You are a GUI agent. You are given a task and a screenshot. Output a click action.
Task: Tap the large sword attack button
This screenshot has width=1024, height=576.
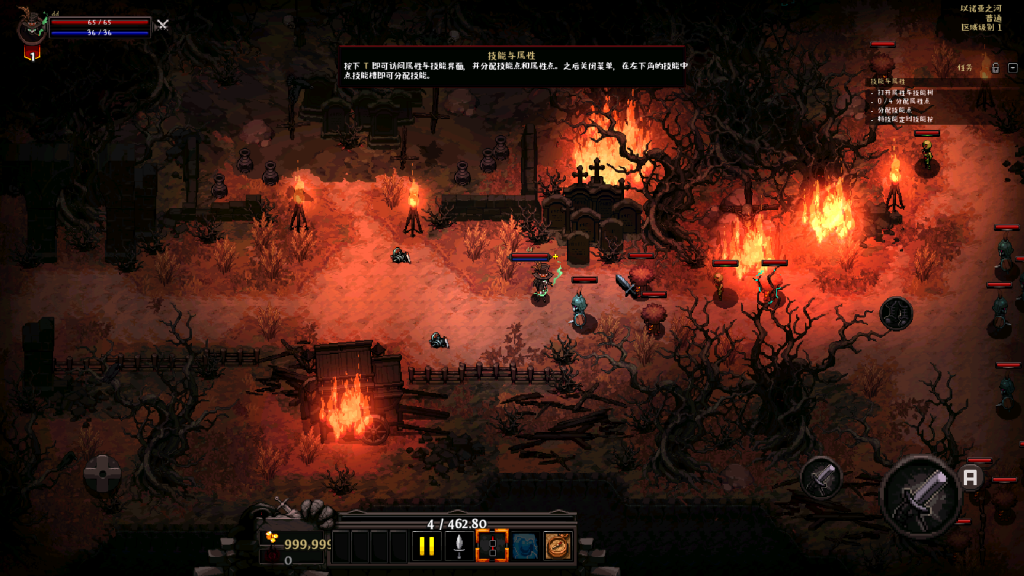tap(920, 495)
